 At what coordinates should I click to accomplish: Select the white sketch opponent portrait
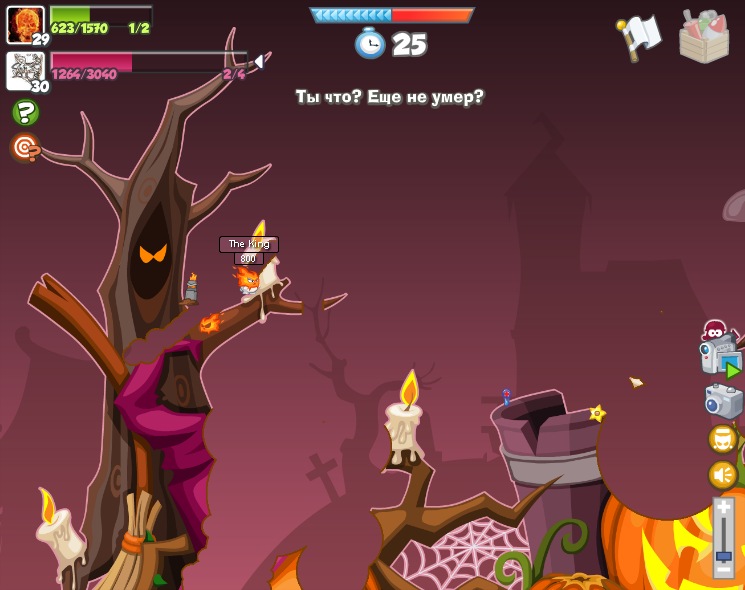pyautogui.click(x=25, y=71)
